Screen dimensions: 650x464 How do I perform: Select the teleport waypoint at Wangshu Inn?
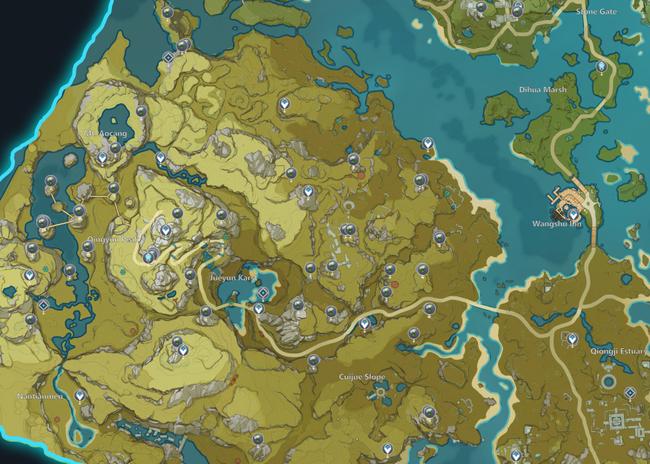pos(573,213)
